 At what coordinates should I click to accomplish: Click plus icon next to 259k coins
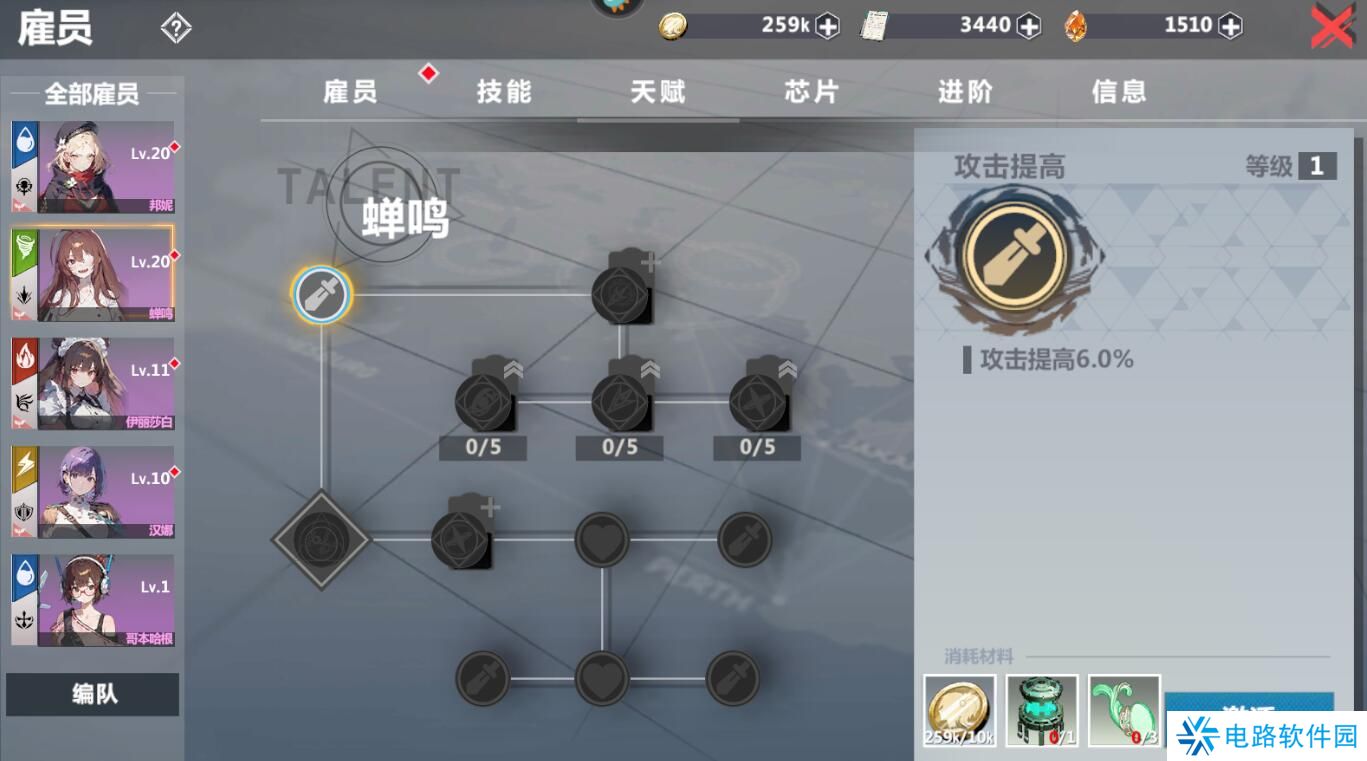click(827, 25)
